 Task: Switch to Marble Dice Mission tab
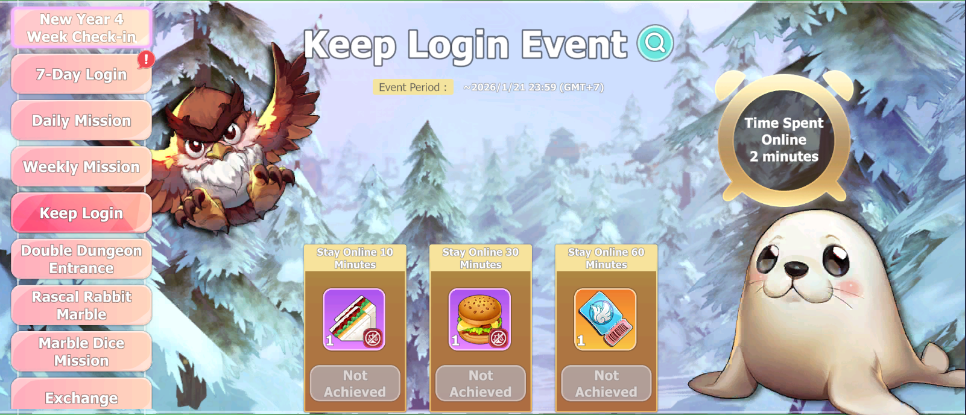pyautogui.click(x=81, y=352)
